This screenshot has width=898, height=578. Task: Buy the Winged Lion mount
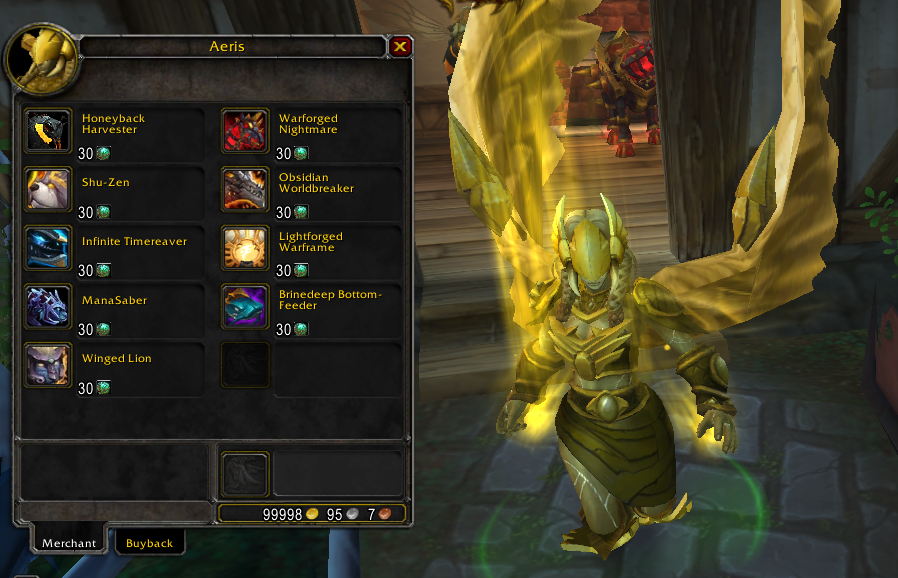point(48,364)
